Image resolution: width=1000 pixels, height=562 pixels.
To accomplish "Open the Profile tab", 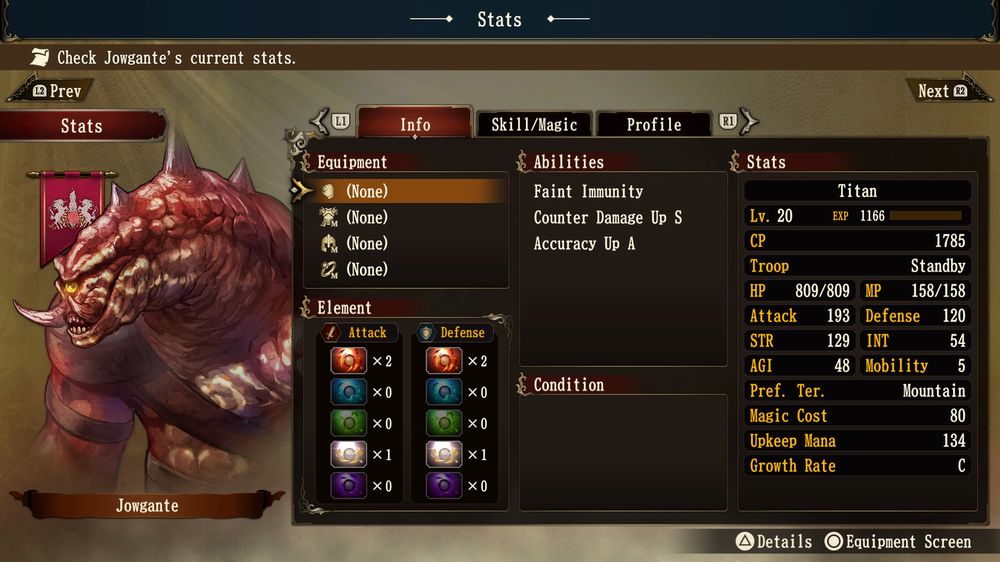I will (653, 124).
